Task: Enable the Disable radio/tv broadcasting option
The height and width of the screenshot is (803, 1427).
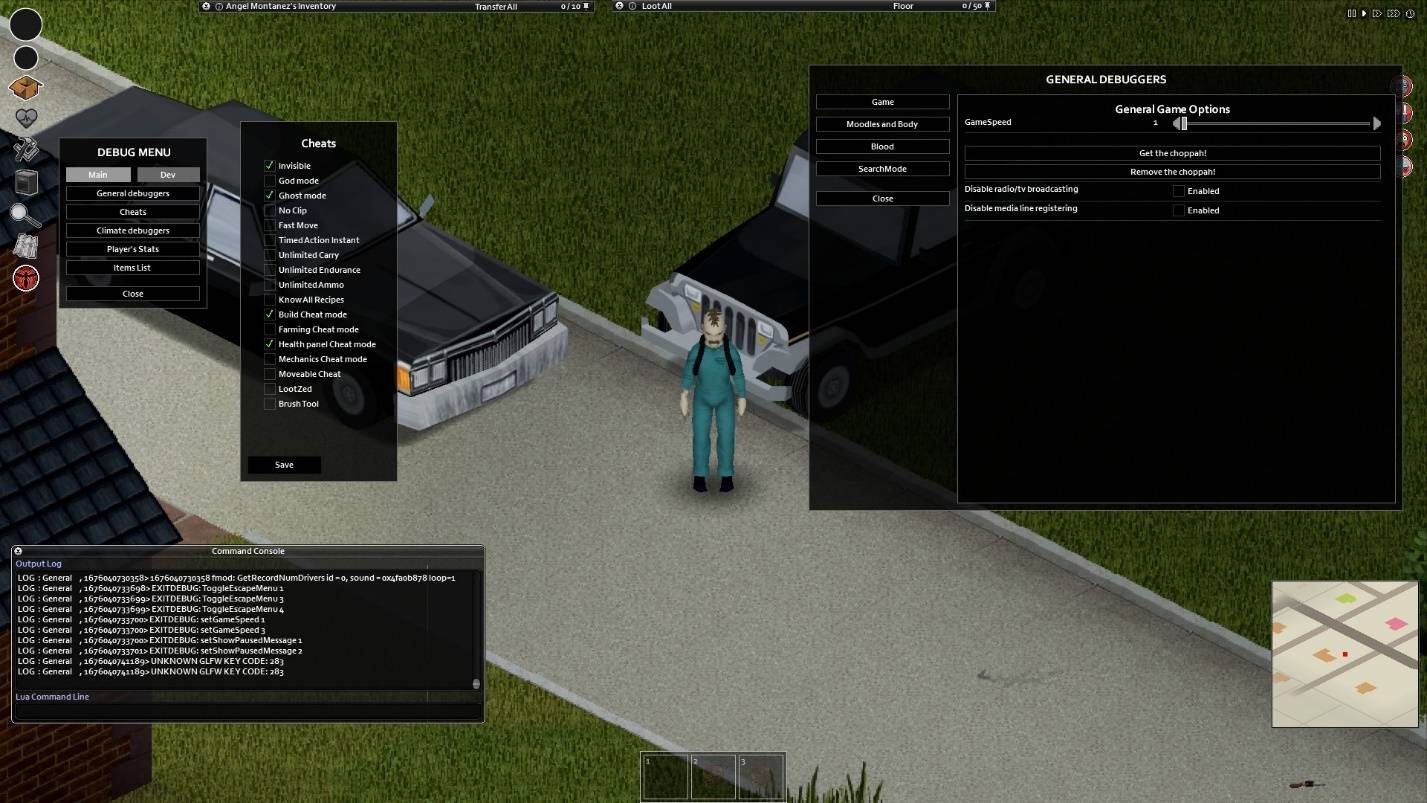Action: 1179,190
